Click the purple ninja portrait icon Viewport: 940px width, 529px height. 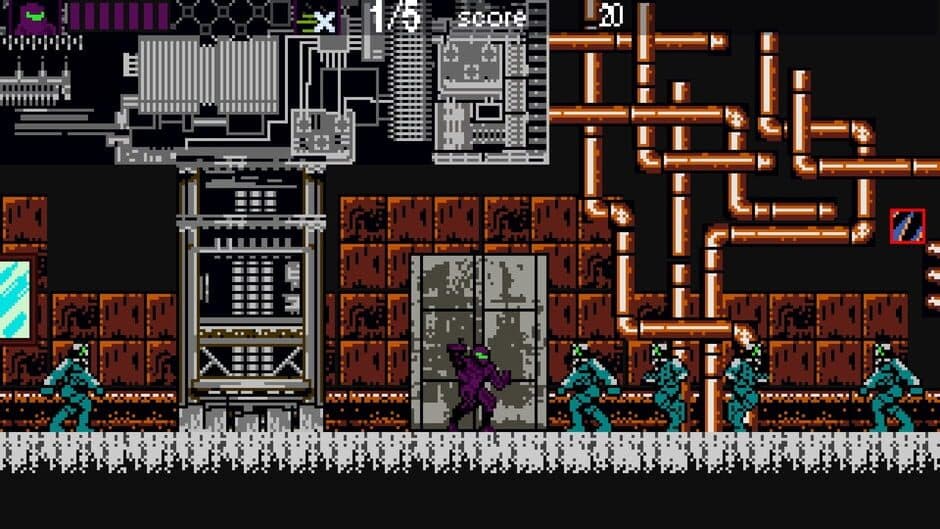point(34,17)
